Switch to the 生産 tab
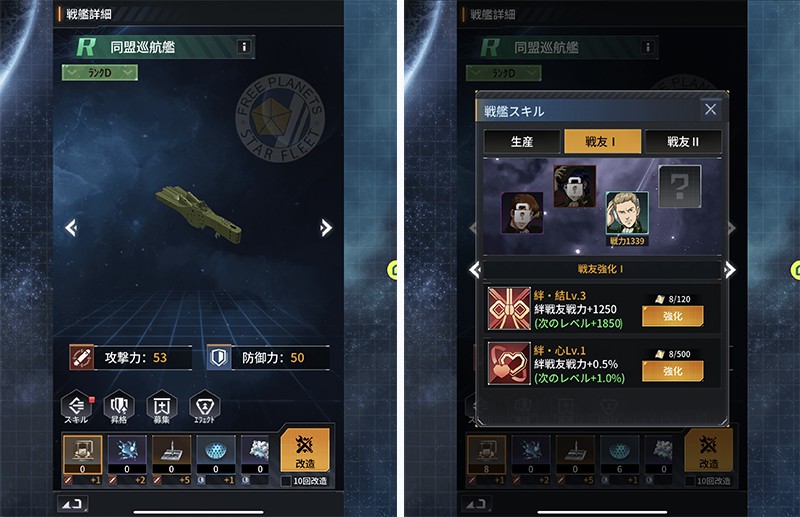The width and height of the screenshot is (800, 517). pyautogui.click(x=521, y=141)
